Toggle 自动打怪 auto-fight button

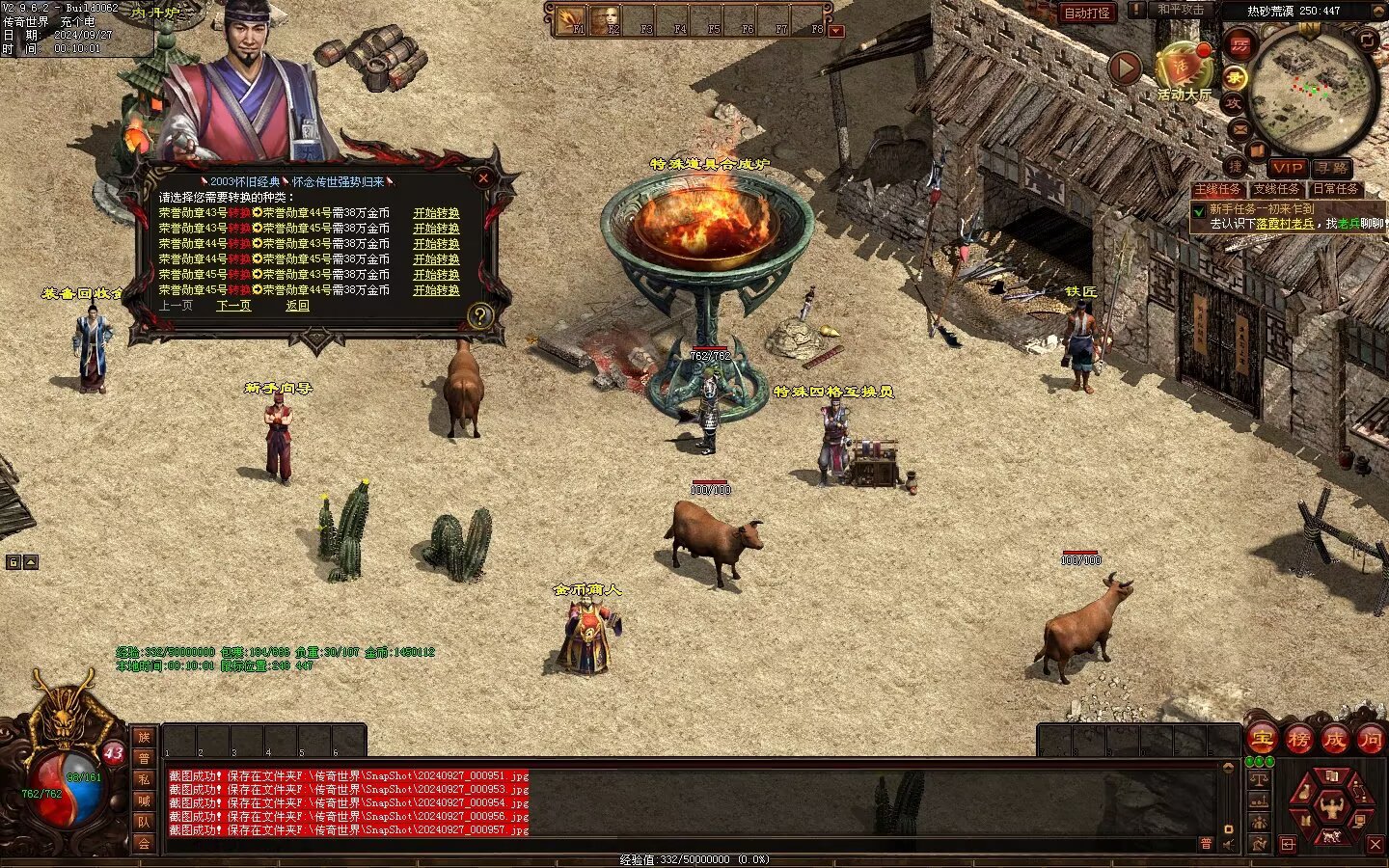[1087, 13]
